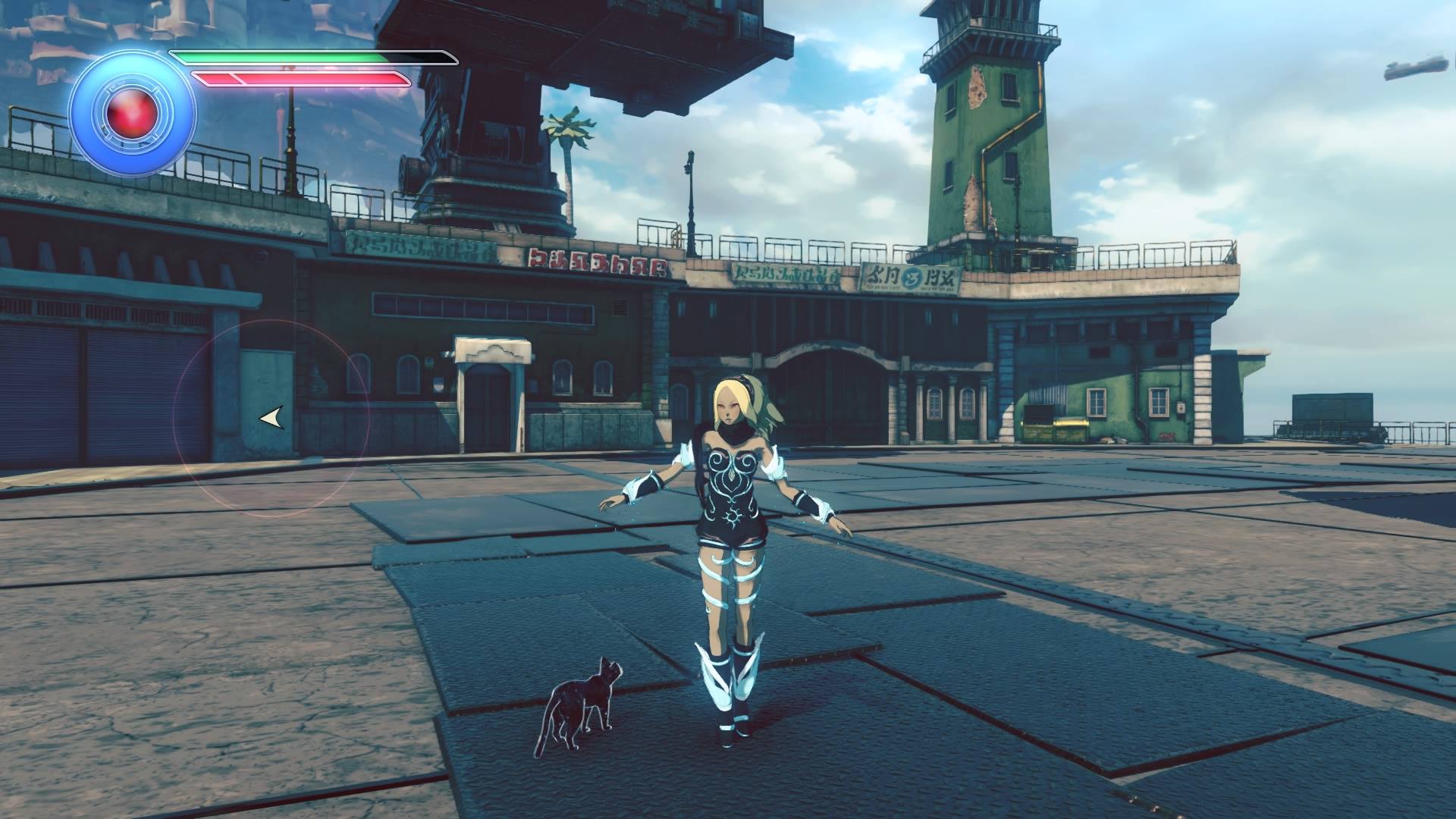Select the white objective direction arrow marker

click(x=271, y=417)
